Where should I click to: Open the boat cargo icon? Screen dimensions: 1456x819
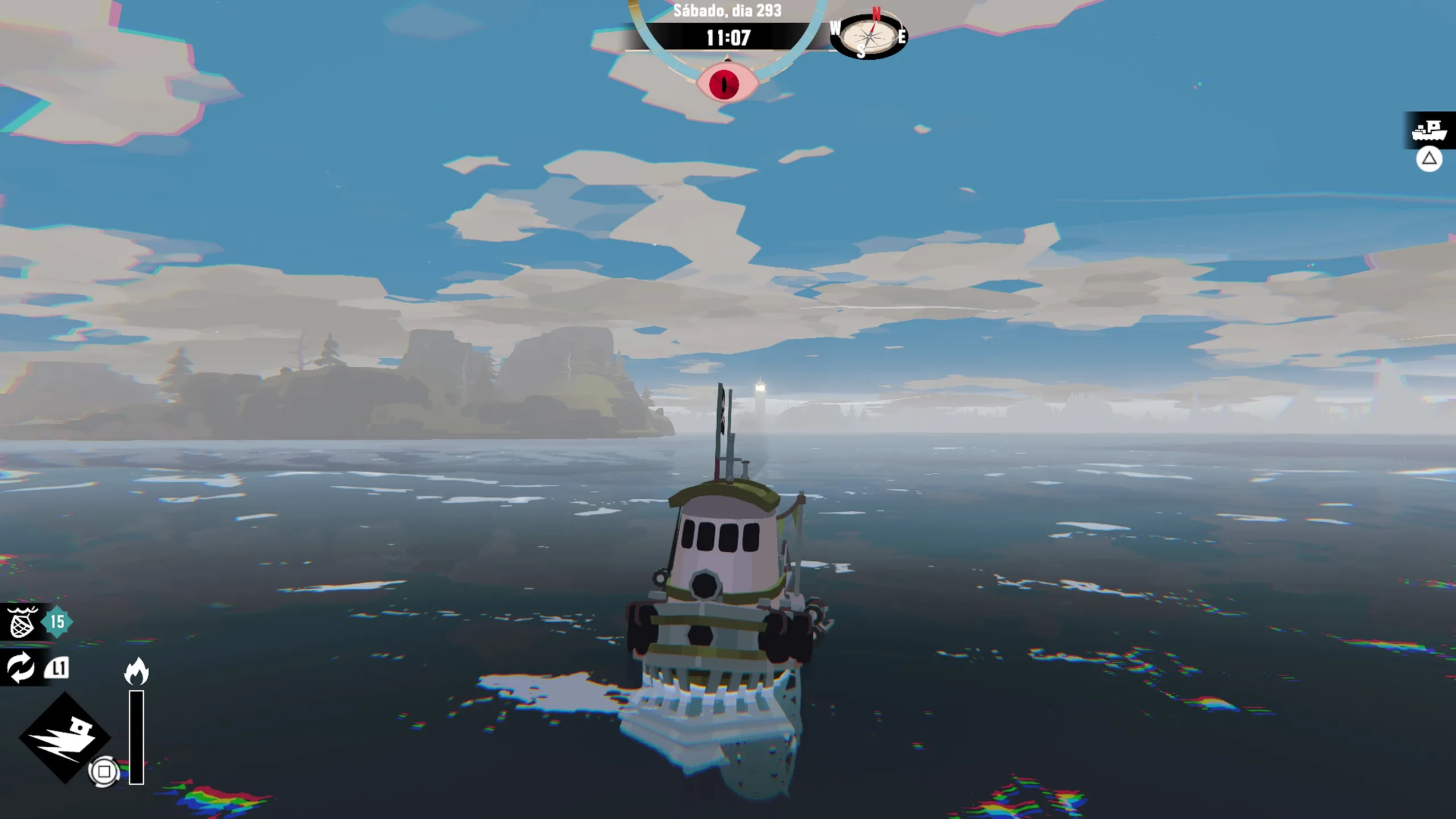[1429, 130]
